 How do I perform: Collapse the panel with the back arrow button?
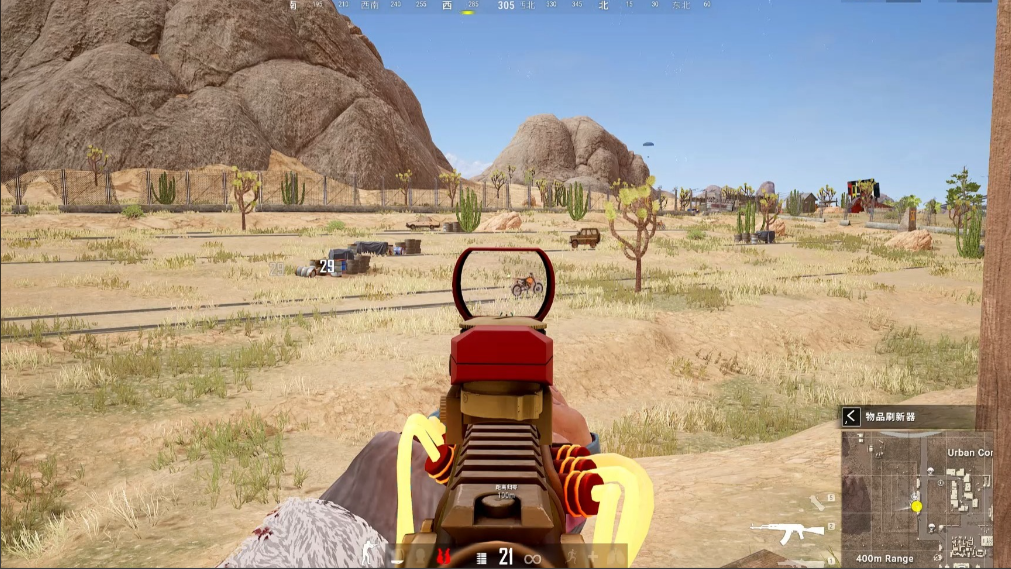[x=851, y=416]
